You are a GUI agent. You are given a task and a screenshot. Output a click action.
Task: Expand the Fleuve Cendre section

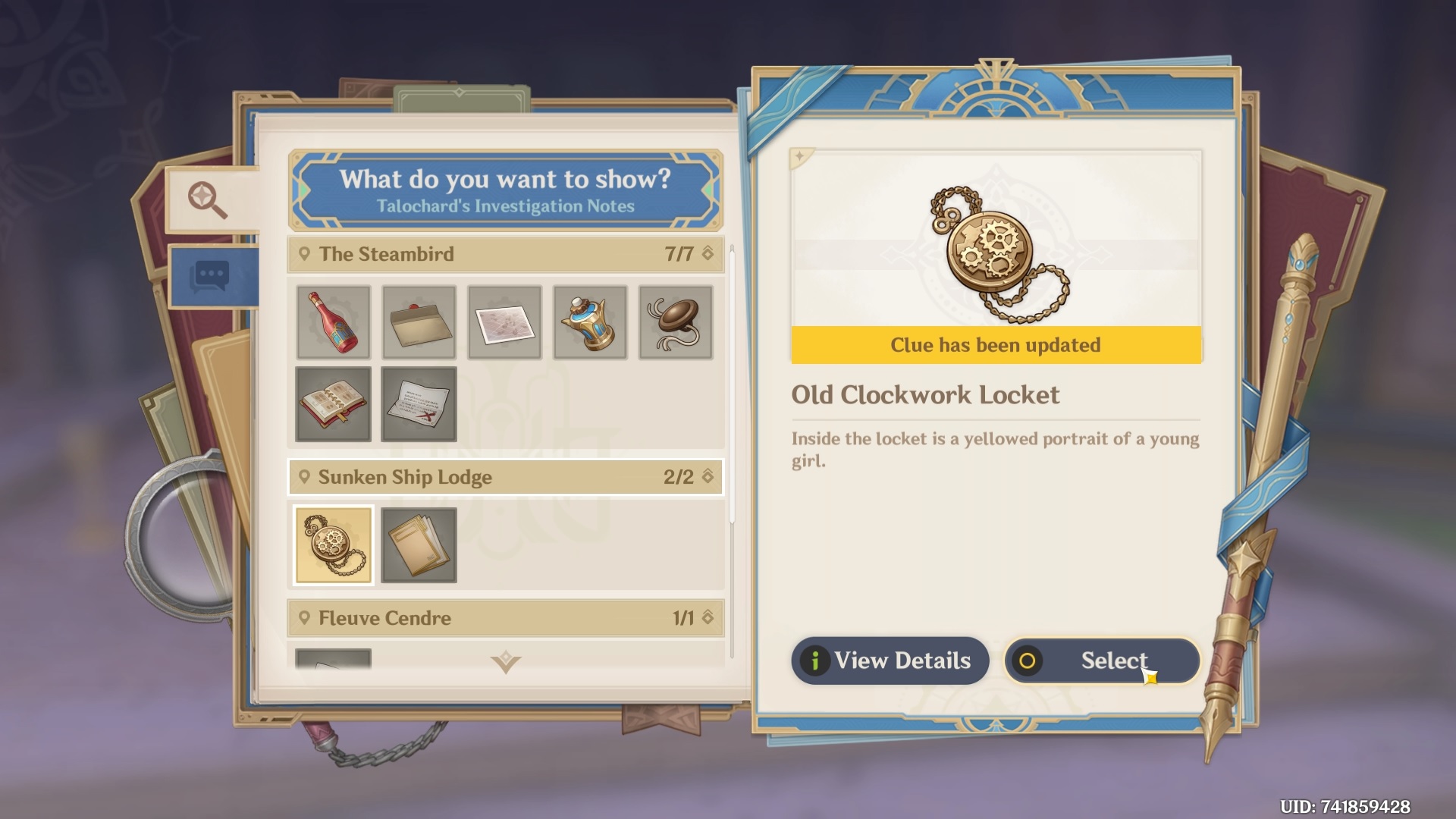(505, 618)
